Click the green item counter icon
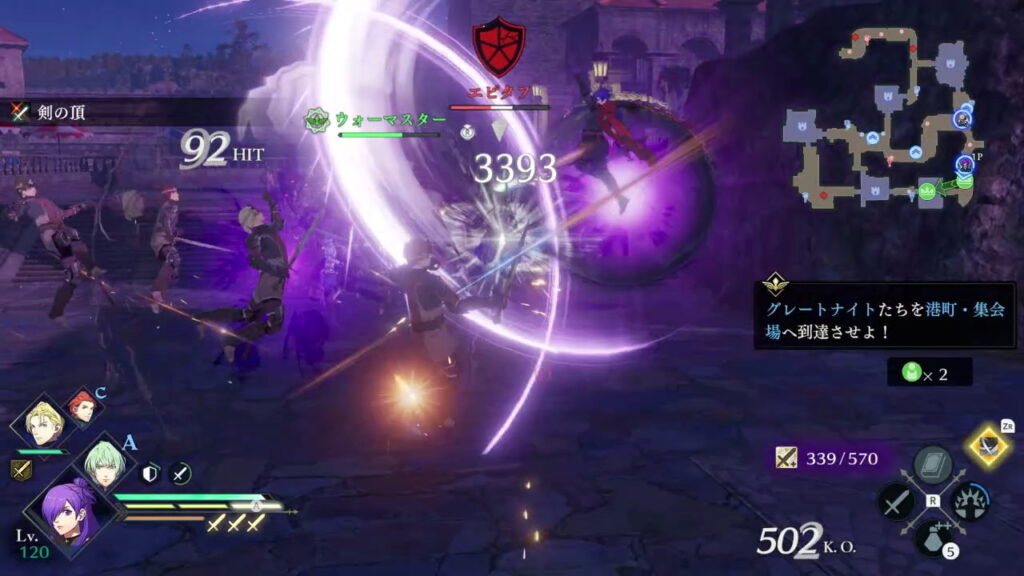Image resolution: width=1024 pixels, height=576 pixels. coord(911,372)
